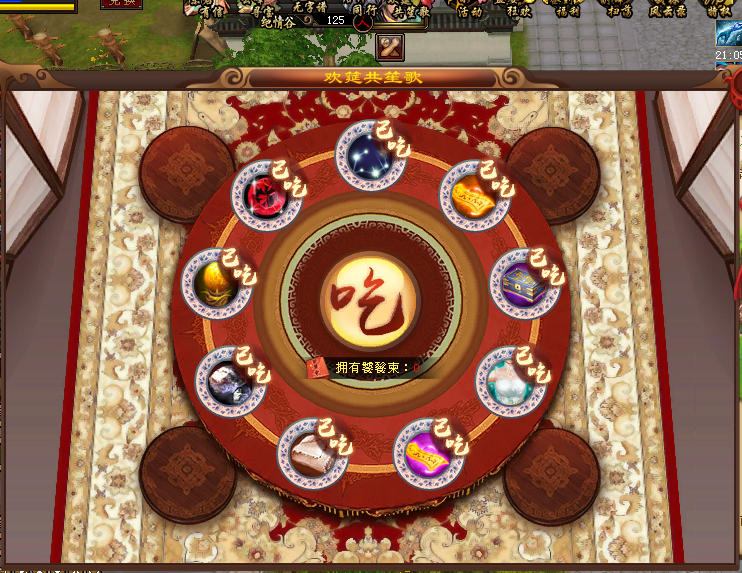Pick the purple treasure chest plate
Screen dimensions: 742x573
click(524, 284)
